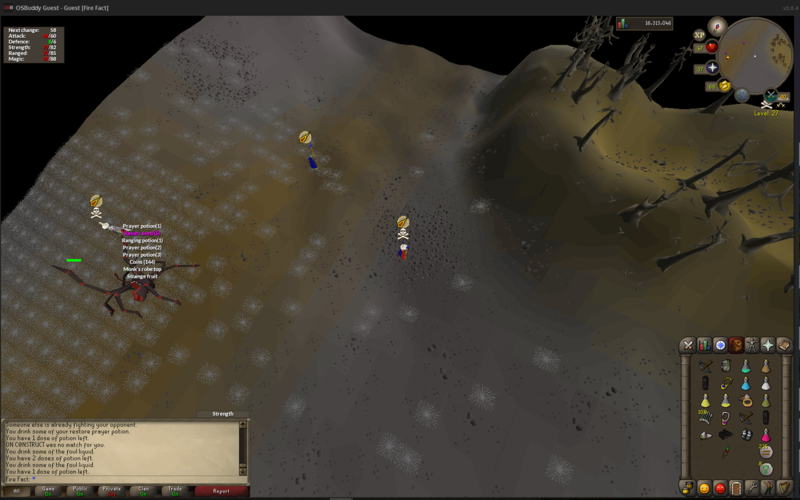Open the Emotes tab
800x500 pixels.
click(768, 488)
